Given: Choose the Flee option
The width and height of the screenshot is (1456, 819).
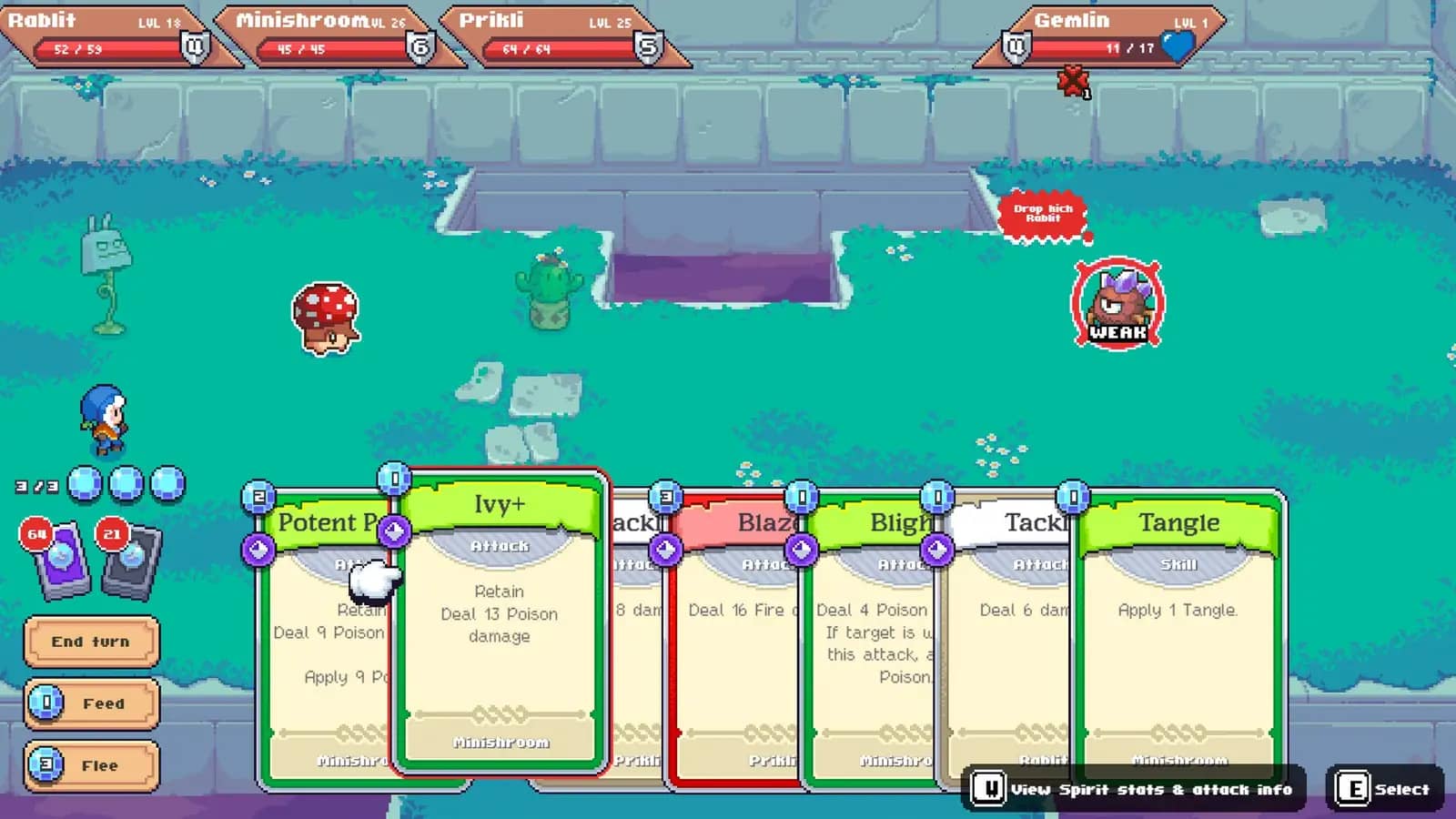Looking at the screenshot, I should (91, 765).
